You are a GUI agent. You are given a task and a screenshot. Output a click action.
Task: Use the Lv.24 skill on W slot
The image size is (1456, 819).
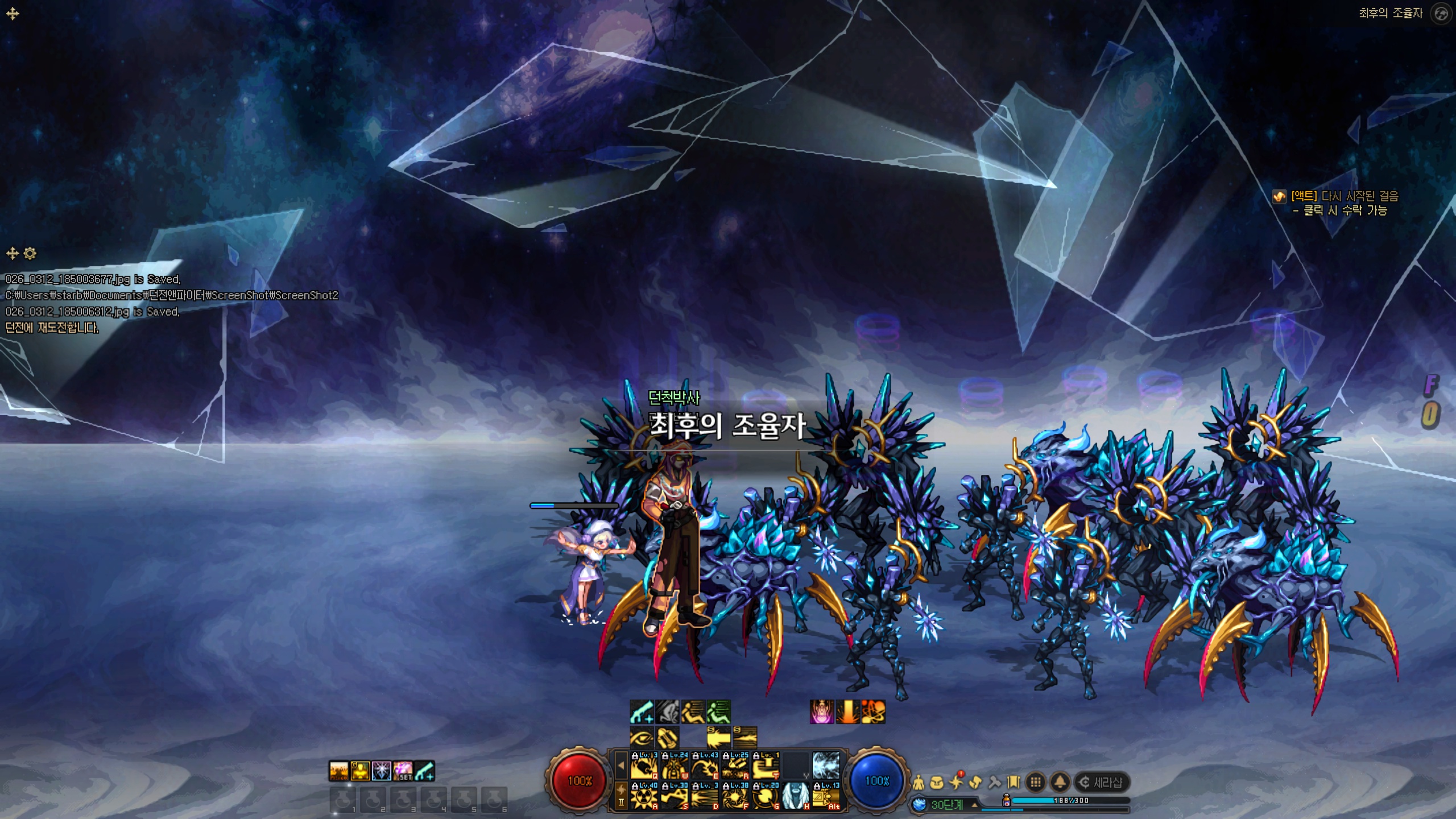pos(675,766)
